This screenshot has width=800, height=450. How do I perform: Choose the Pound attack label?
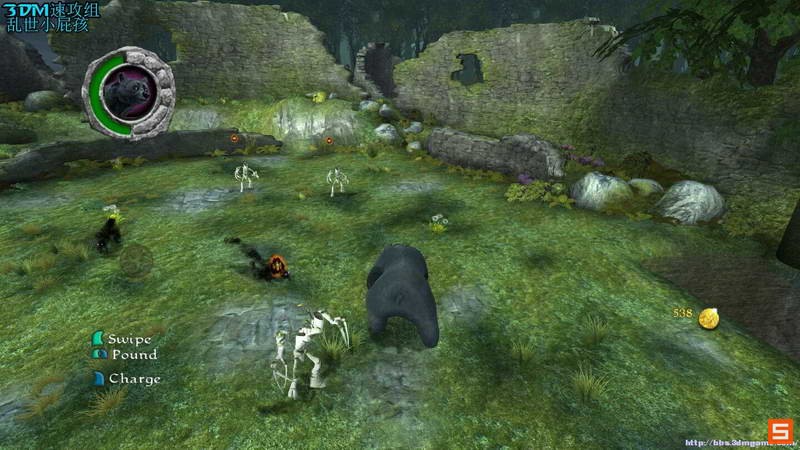click(133, 354)
